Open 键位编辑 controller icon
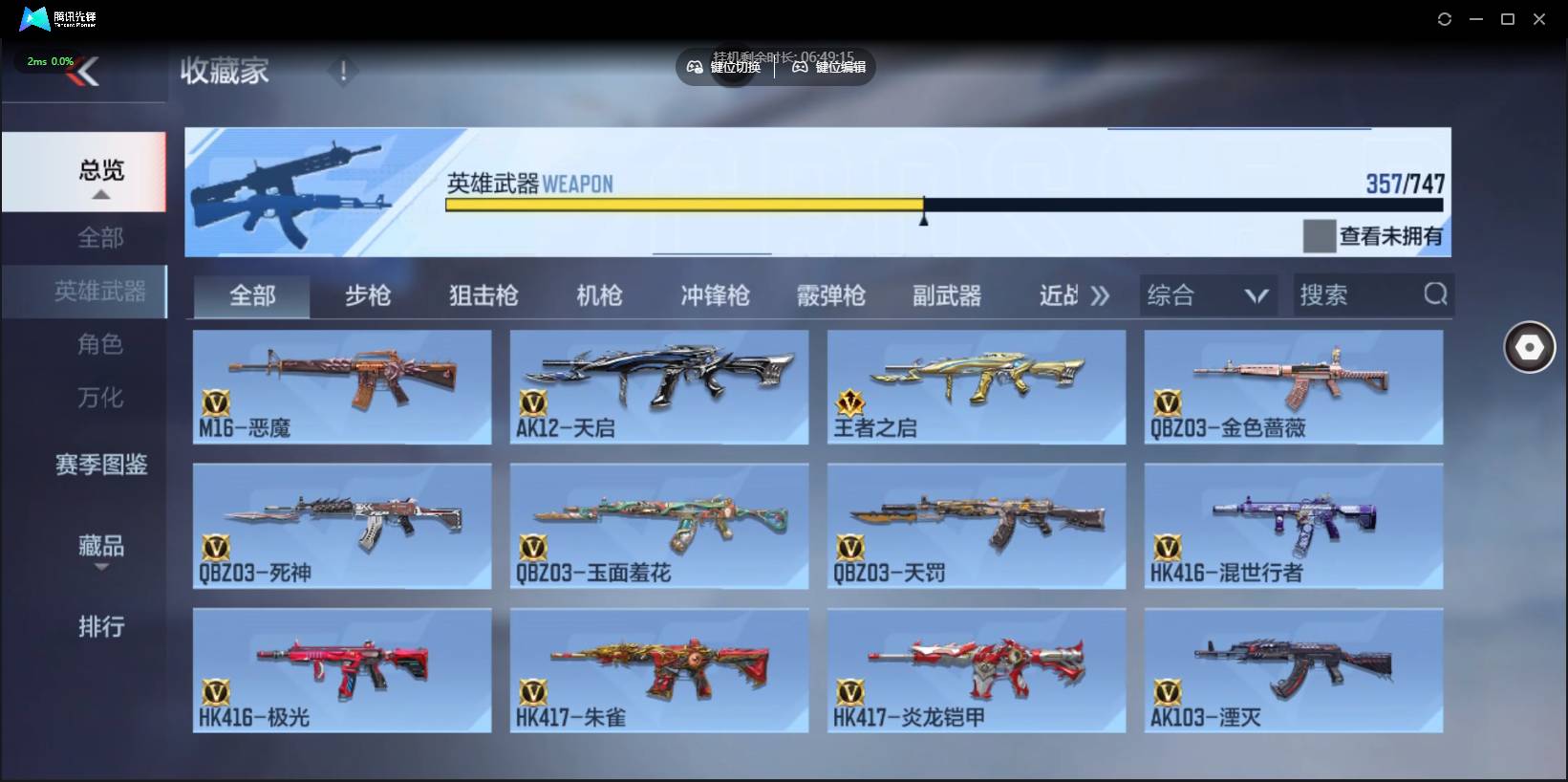This screenshot has height=782, width=1568. click(x=801, y=67)
